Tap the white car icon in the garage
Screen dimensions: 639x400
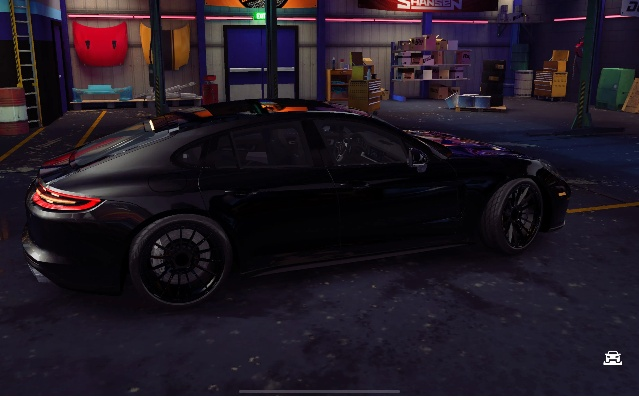[612, 358]
